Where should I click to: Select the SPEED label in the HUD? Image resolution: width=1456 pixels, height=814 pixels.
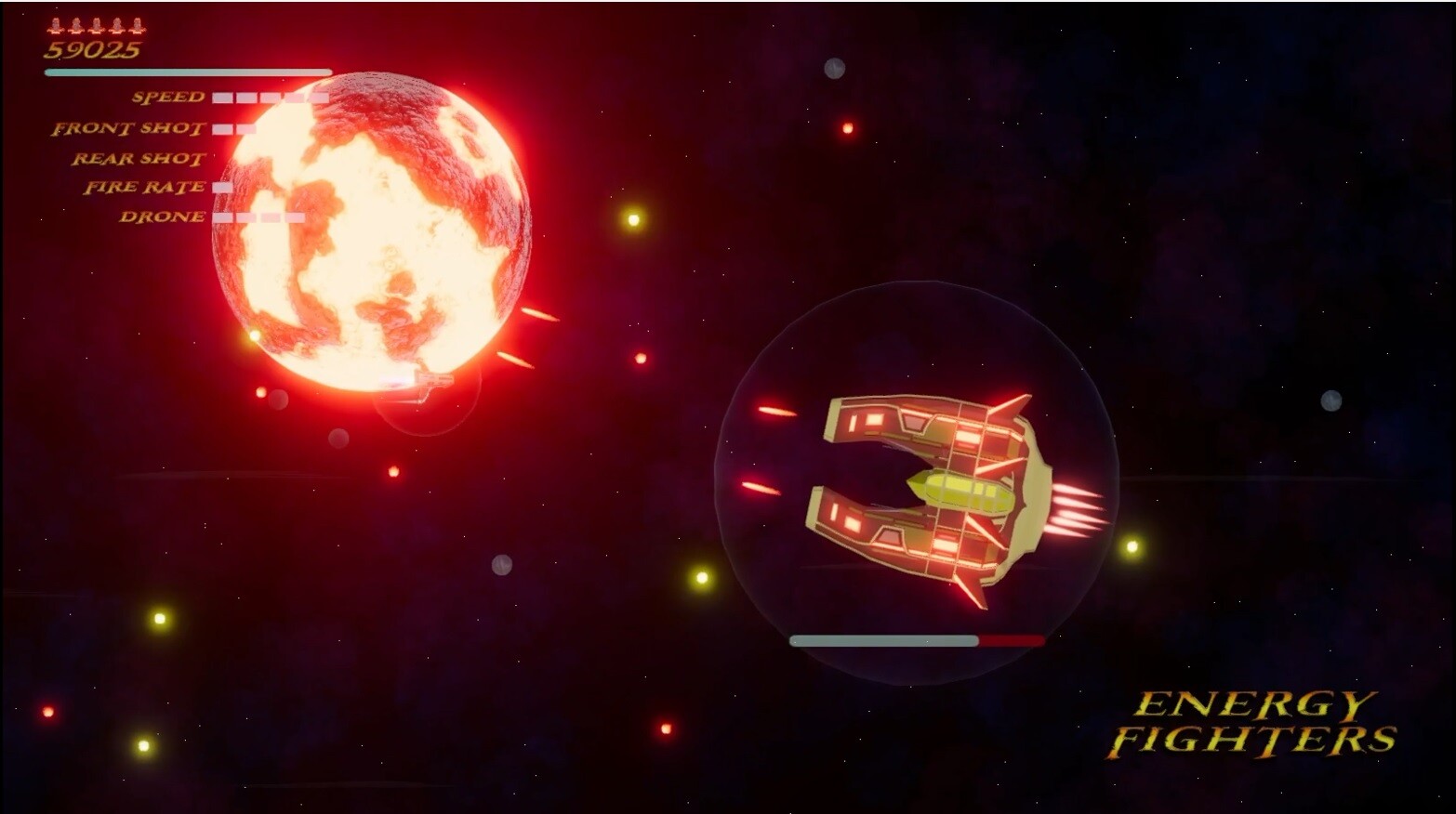[168, 97]
